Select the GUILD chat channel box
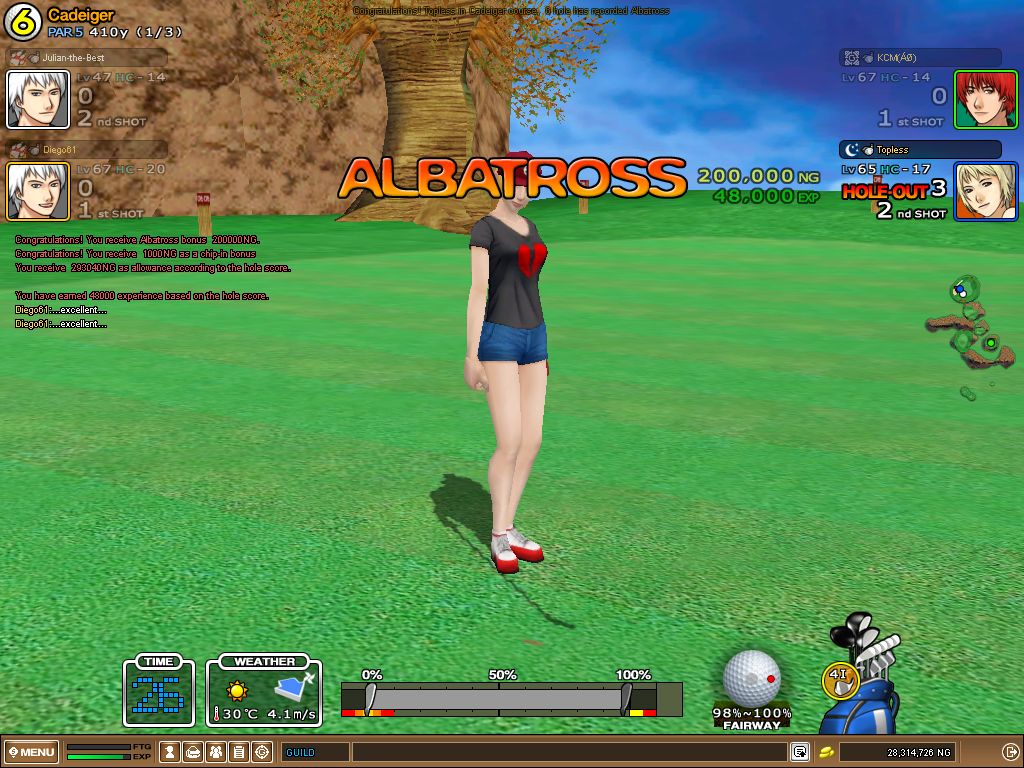 (x=315, y=752)
